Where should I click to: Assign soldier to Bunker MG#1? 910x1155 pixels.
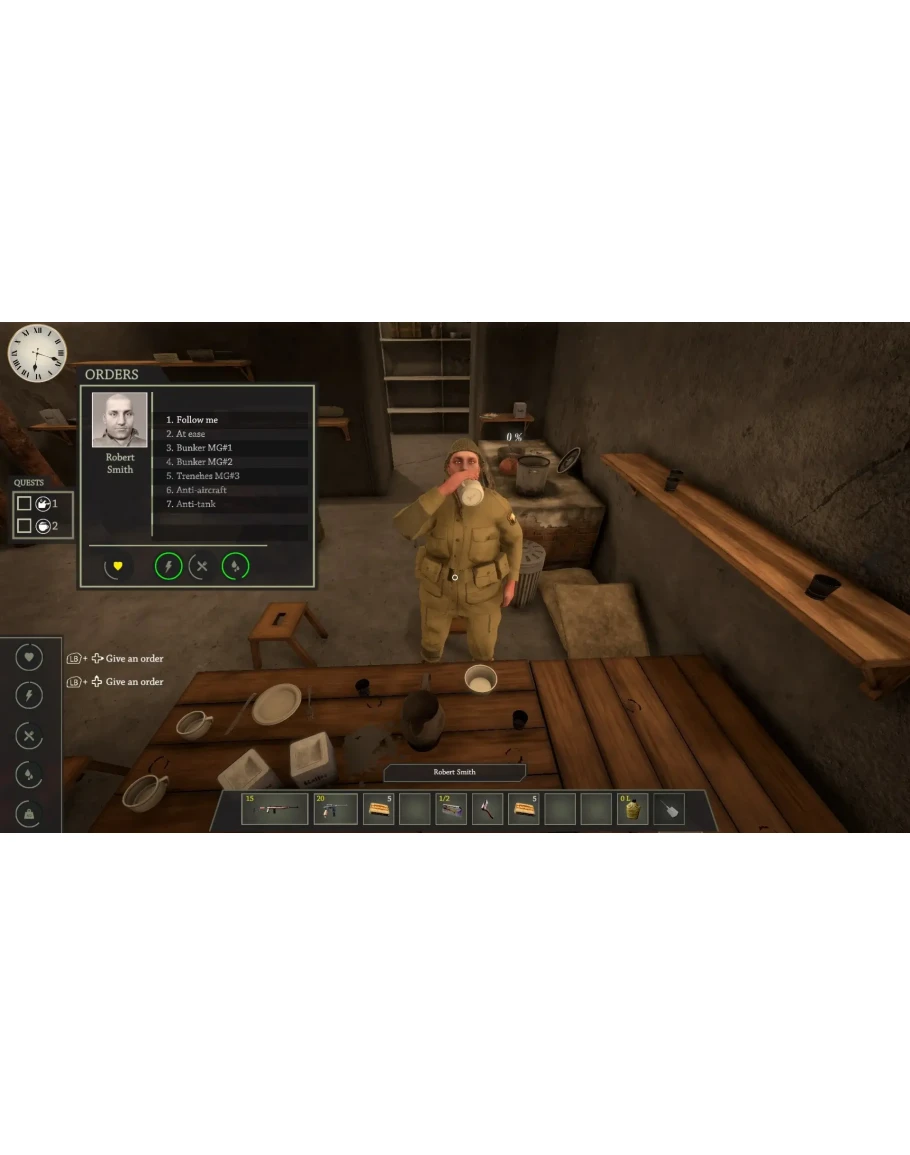204,448
